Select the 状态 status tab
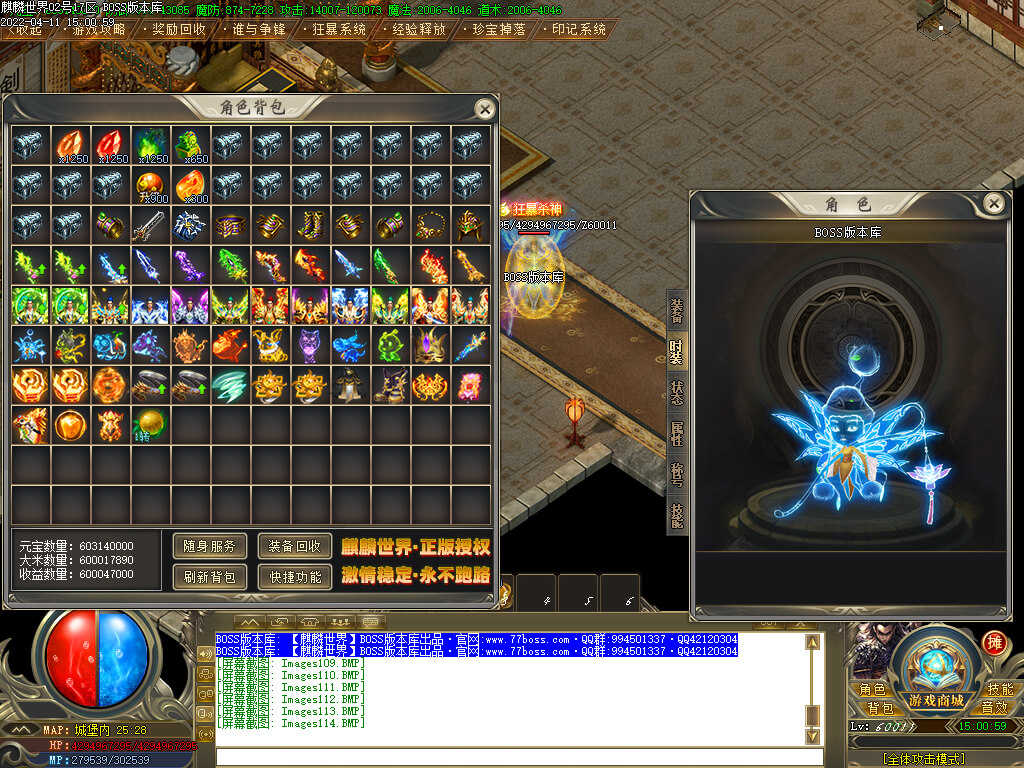Image resolution: width=1024 pixels, height=768 pixels. [677, 393]
